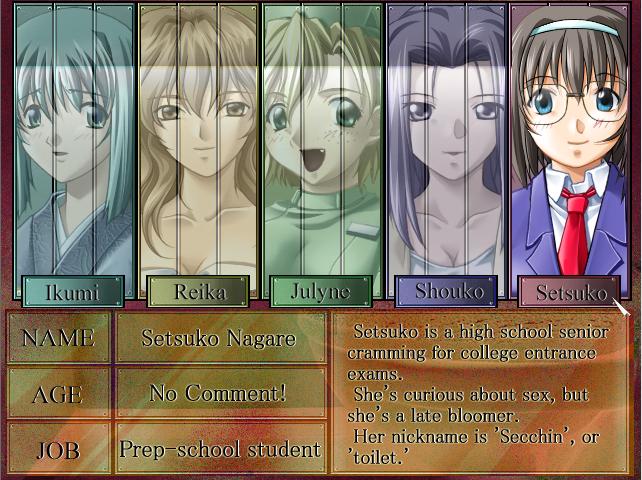This screenshot has width=642, height=480.
Task: Pick Reika's blonde portrait panel
Action: 198,140
